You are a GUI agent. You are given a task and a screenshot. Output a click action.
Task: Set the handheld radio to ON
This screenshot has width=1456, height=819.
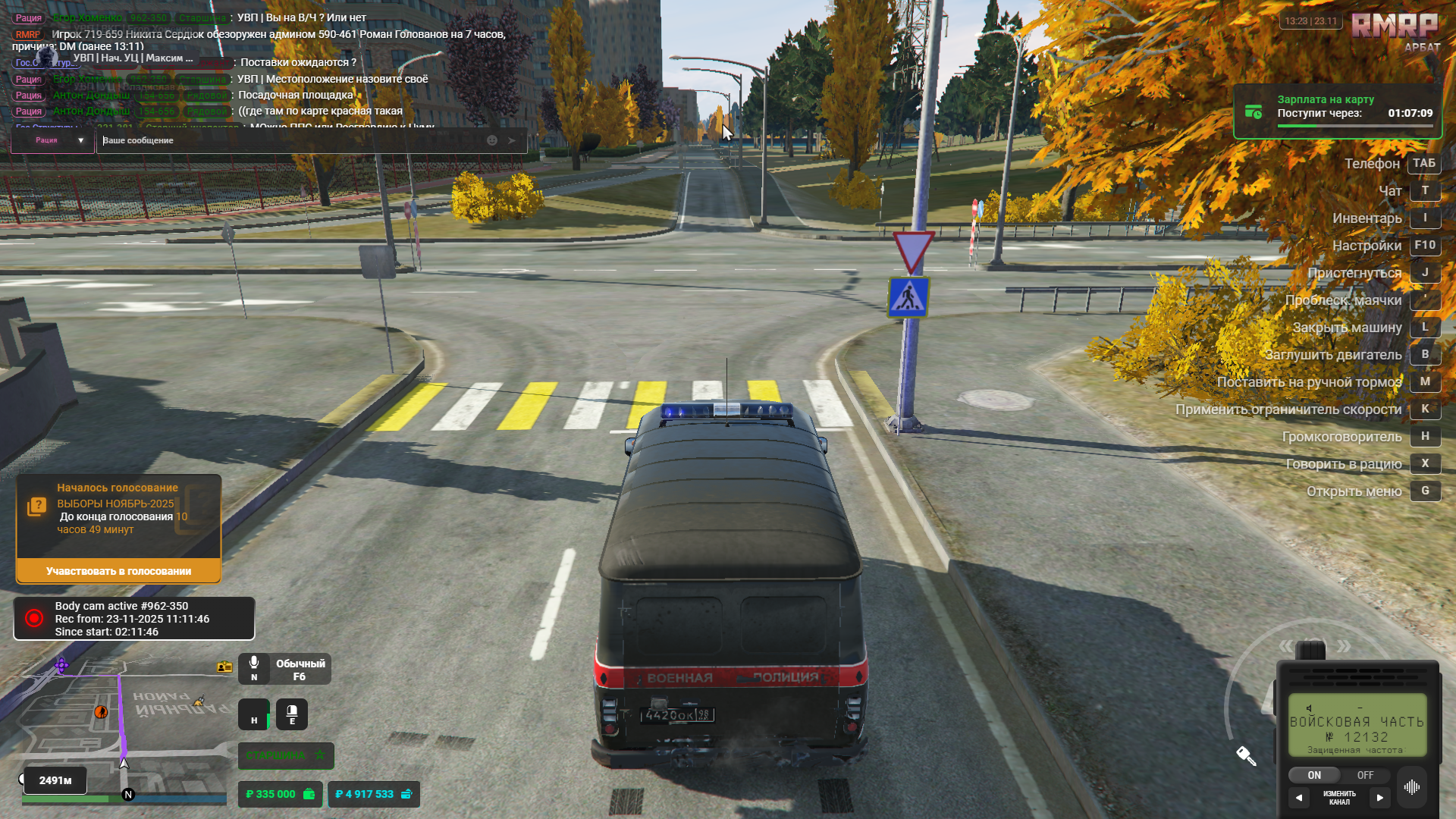click(1313, 775)
